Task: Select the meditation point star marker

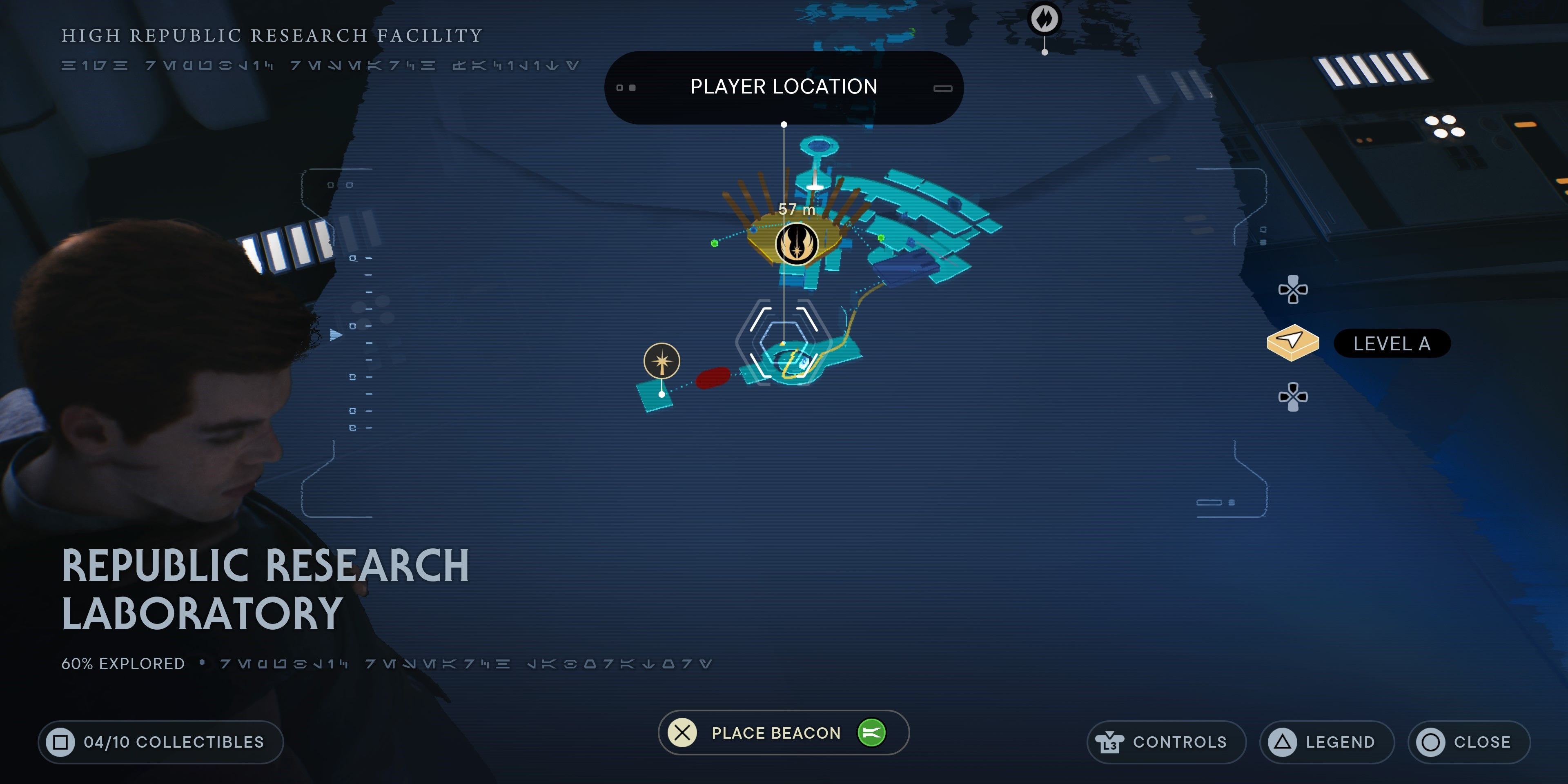Action: pos(661,361)
